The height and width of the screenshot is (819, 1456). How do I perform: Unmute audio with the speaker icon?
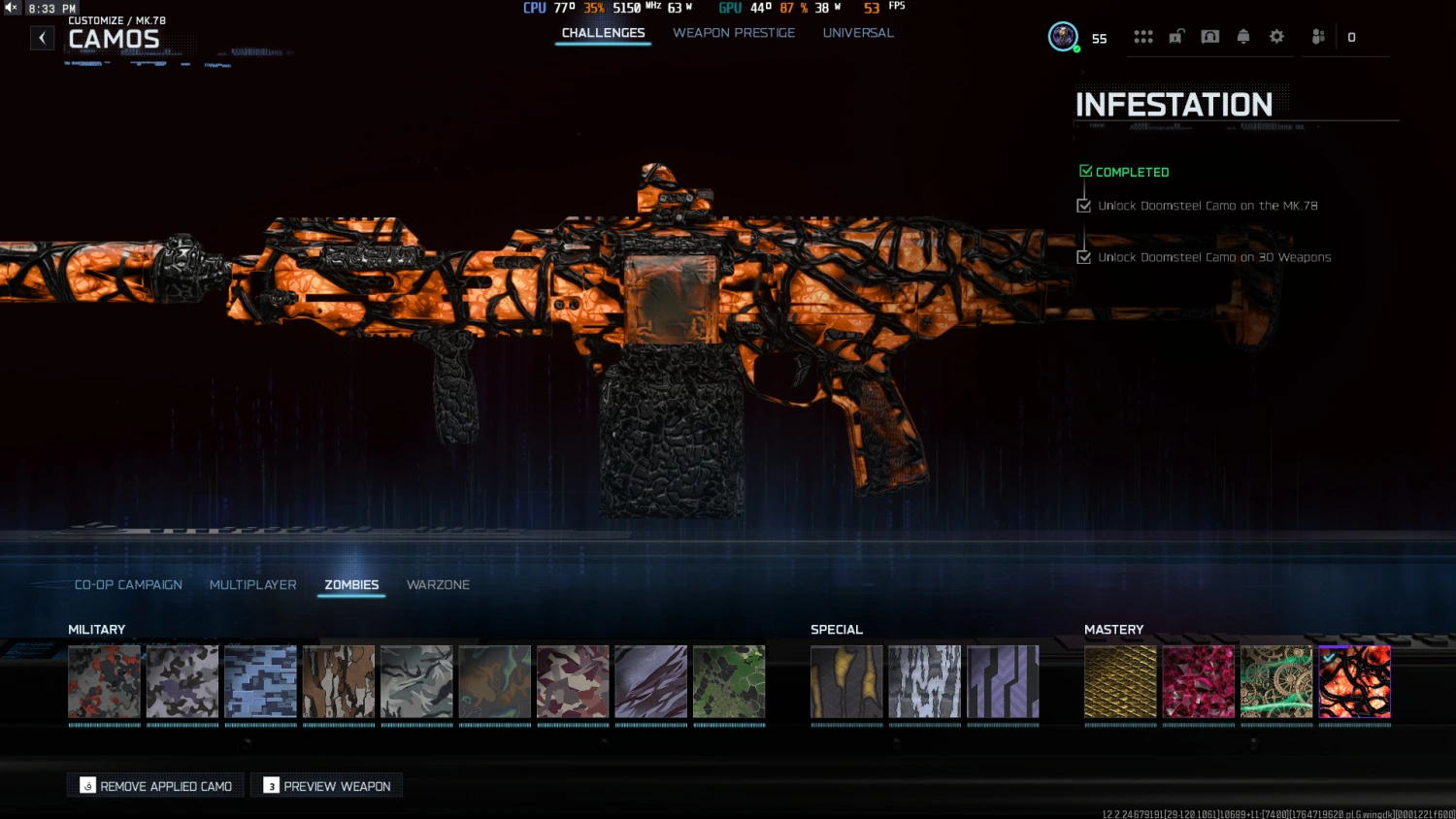(x=10, y=7)
